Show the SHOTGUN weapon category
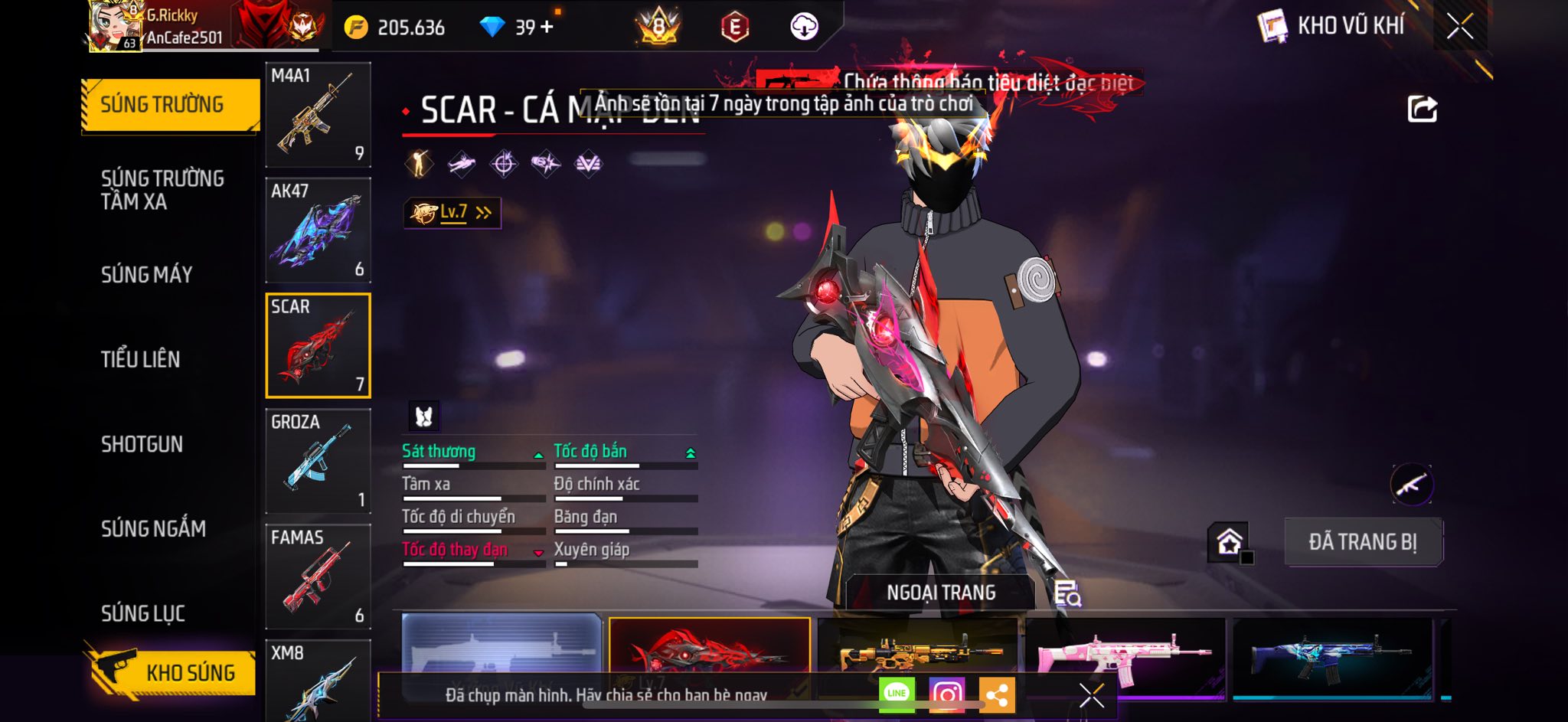 (142, 444)
